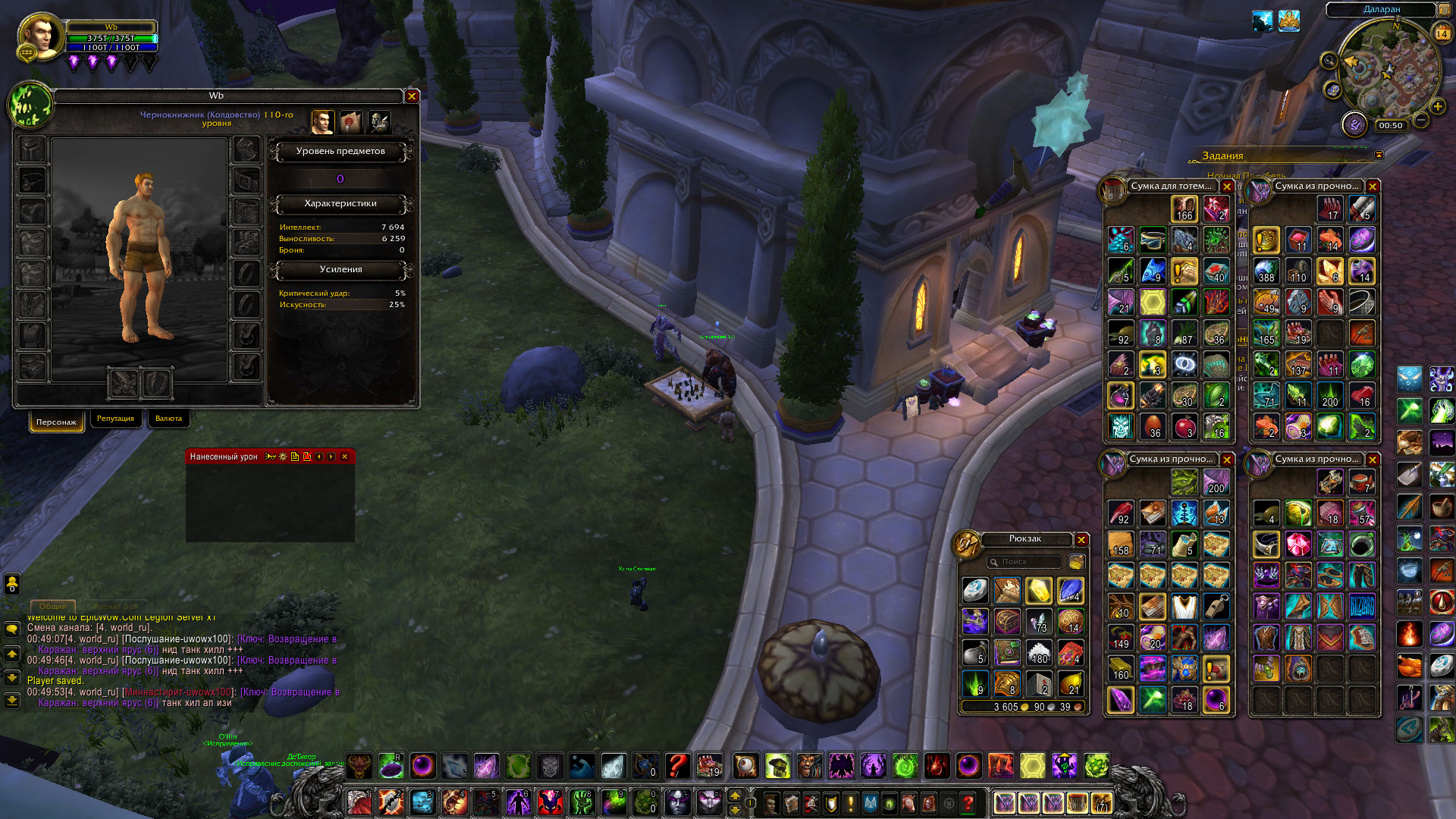This screenshot has width=1456, height=819.
Task: Select the player portrait frame
Action: click(41, 36)
